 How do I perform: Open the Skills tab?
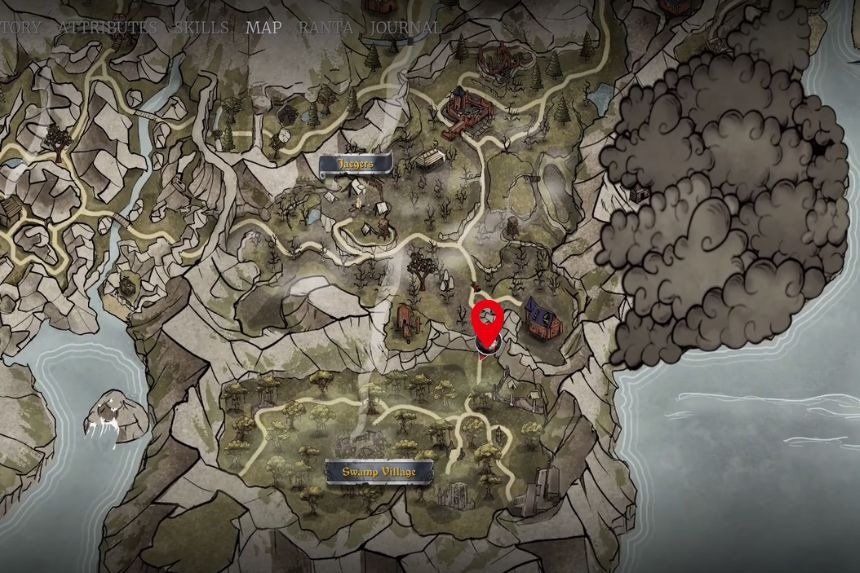pos(201,28)
